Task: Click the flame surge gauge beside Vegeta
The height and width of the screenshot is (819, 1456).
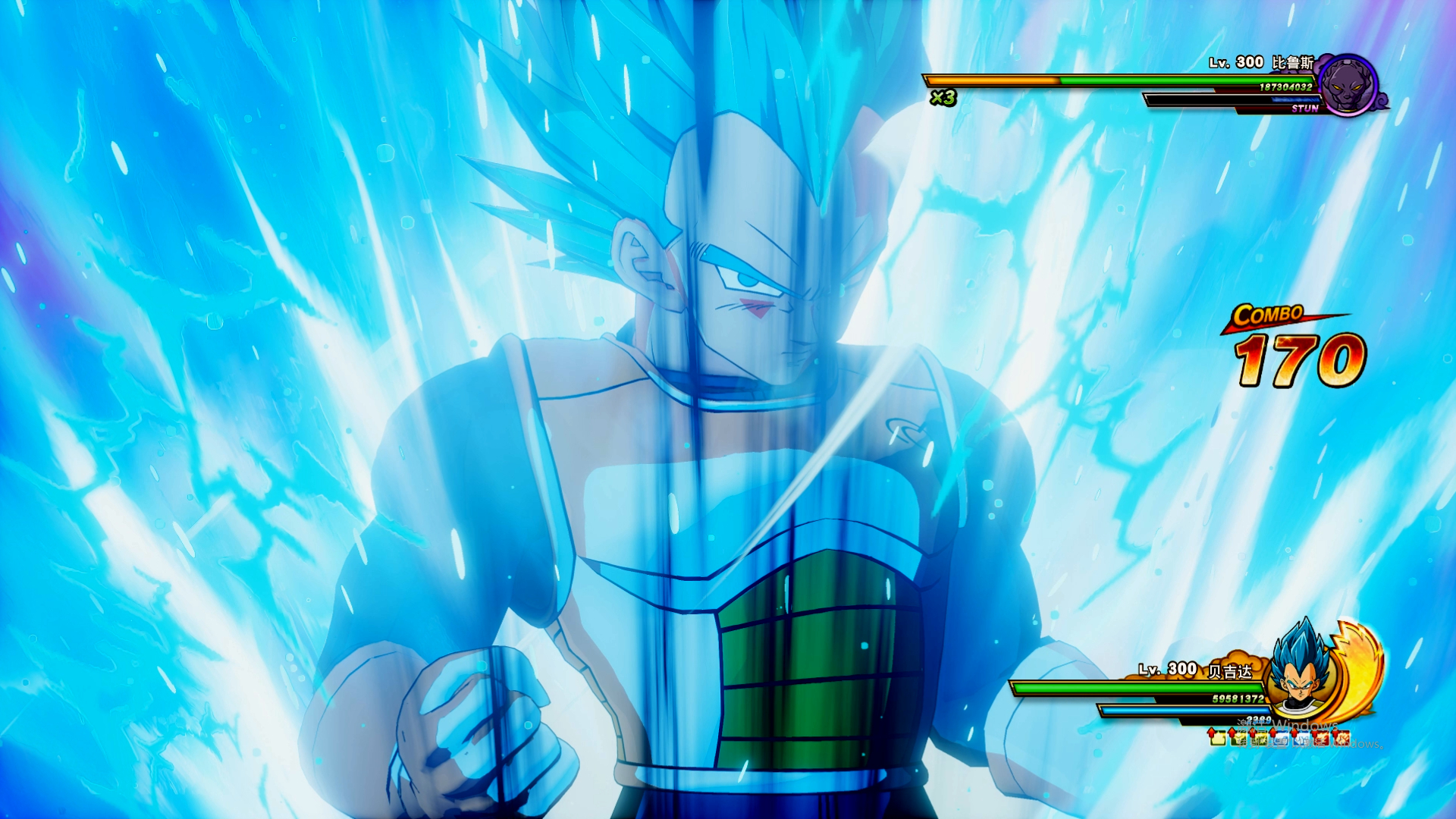Action: click(x=1362, y=667)
